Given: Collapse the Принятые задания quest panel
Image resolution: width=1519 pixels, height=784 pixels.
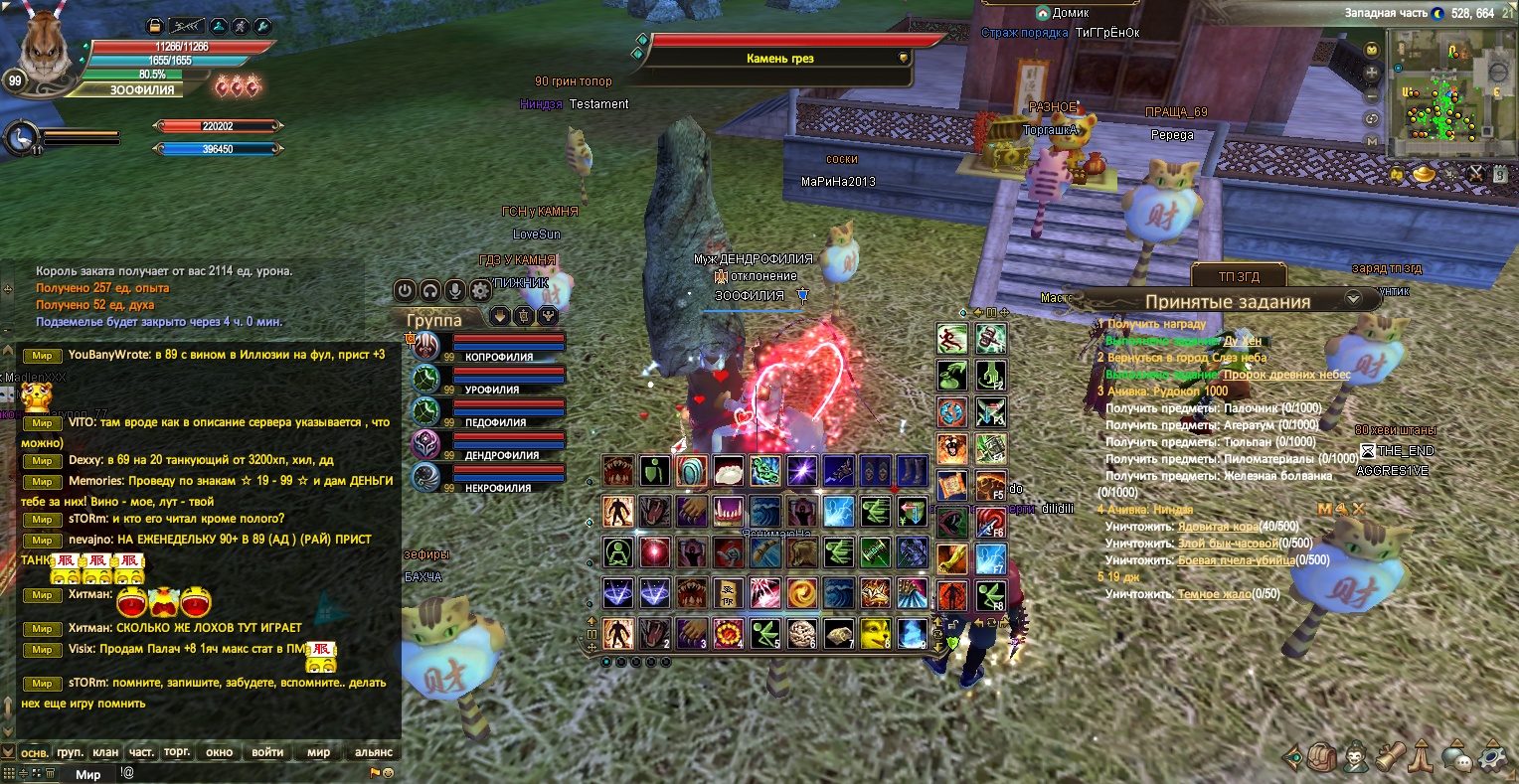Looking at the screenshot, I should [x=1352, y=298].
